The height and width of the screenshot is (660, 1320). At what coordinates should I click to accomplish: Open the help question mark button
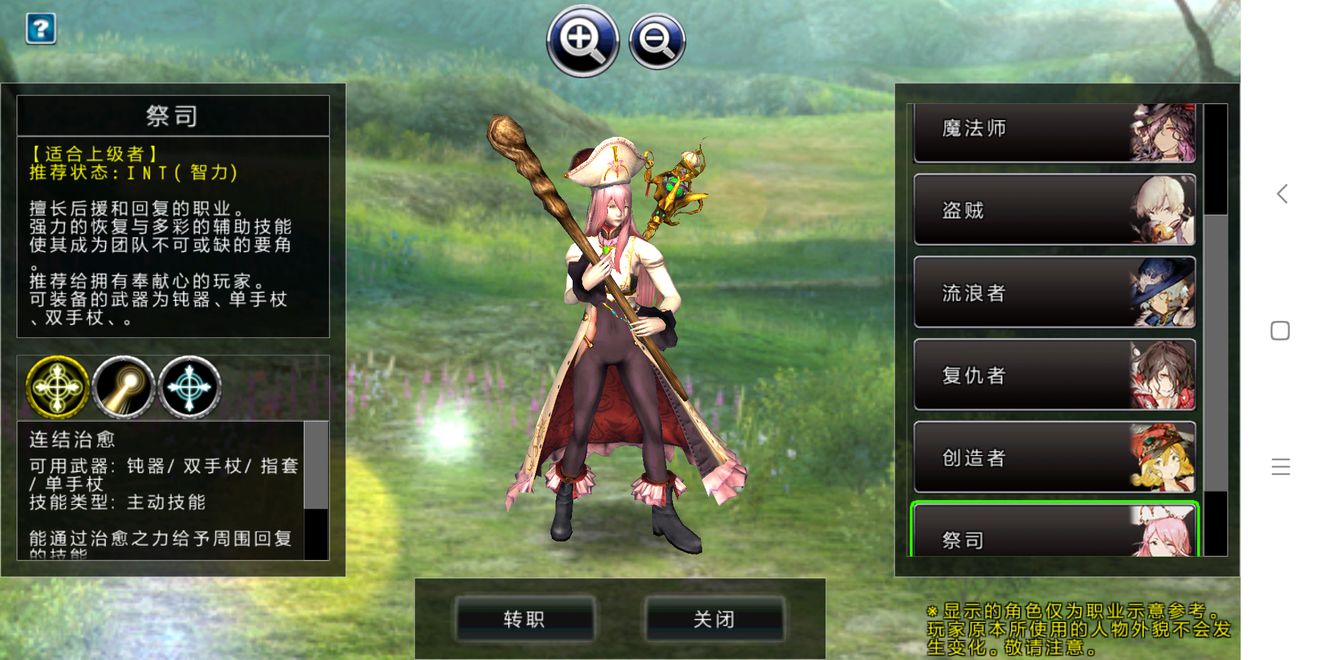tap(40, 28)
